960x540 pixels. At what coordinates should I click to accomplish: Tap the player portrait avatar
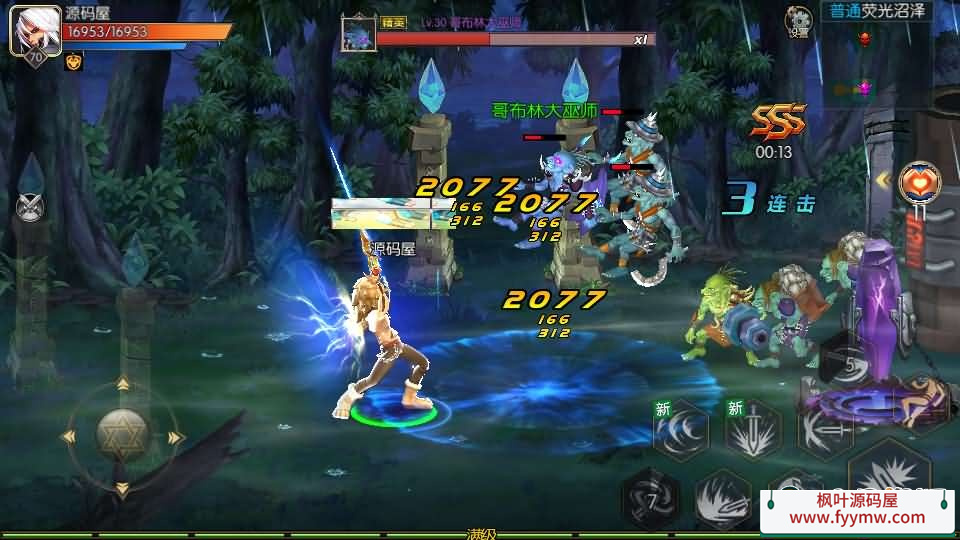[34, 29]
